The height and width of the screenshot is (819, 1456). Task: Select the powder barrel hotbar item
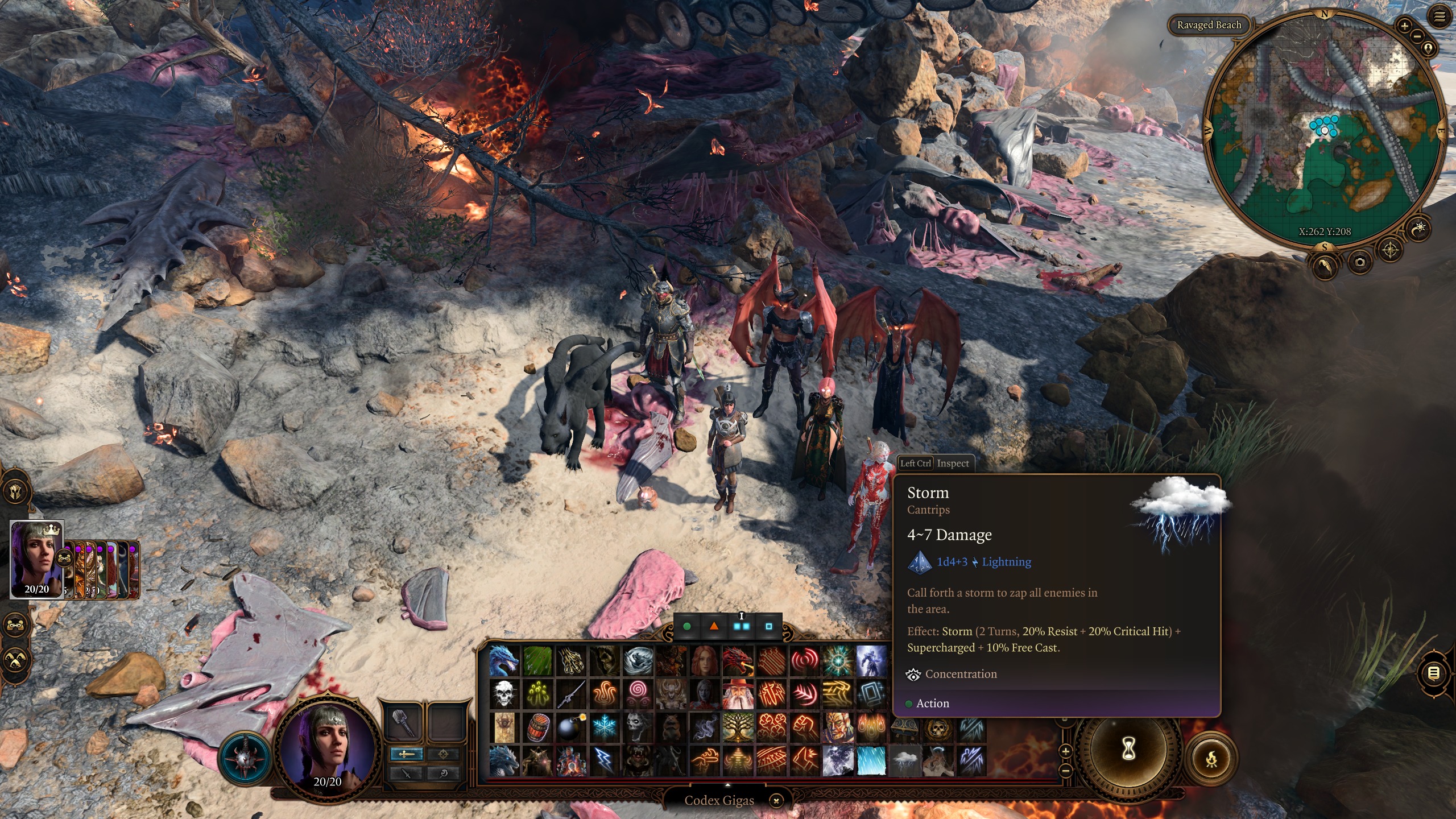click(x=537, y=727)
